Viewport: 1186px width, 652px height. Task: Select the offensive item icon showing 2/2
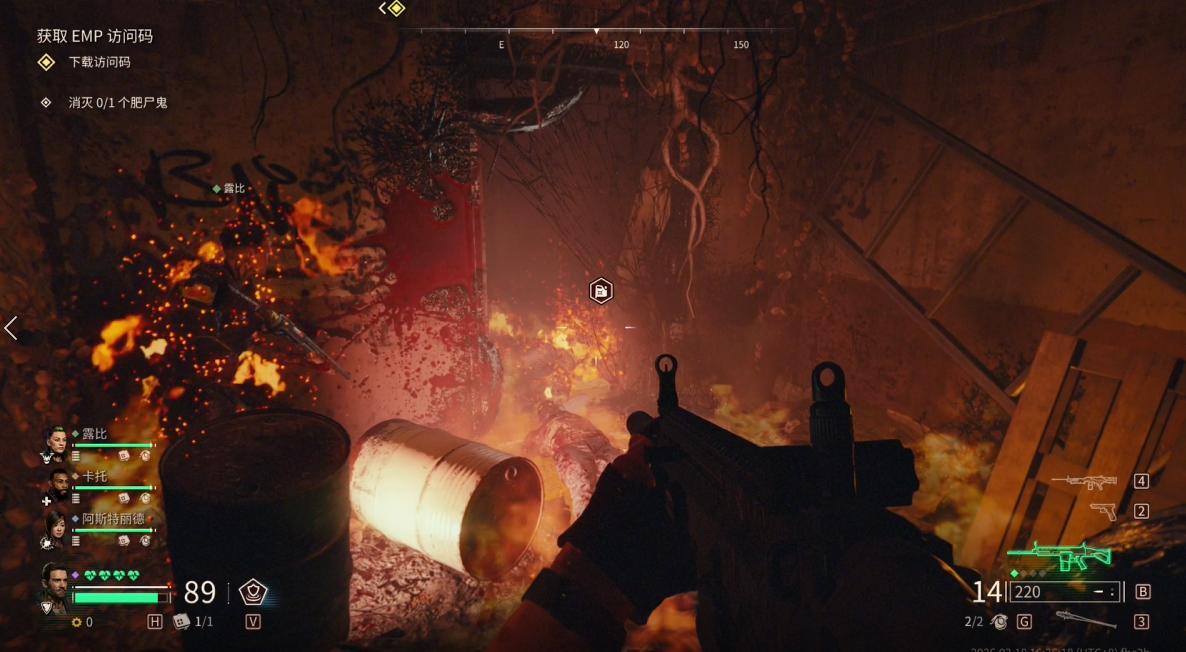click(999, 622)
